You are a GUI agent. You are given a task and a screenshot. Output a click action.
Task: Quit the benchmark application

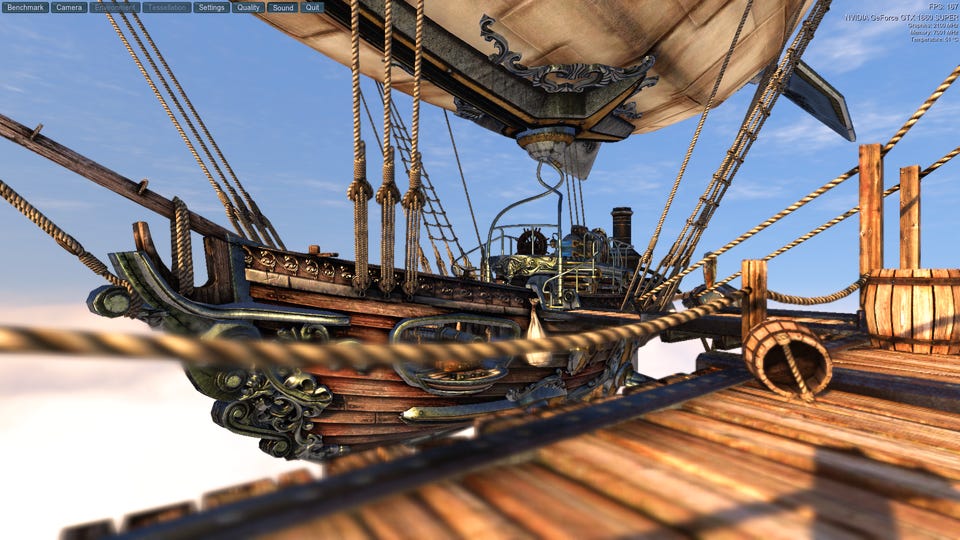click(x=313, y=7)
